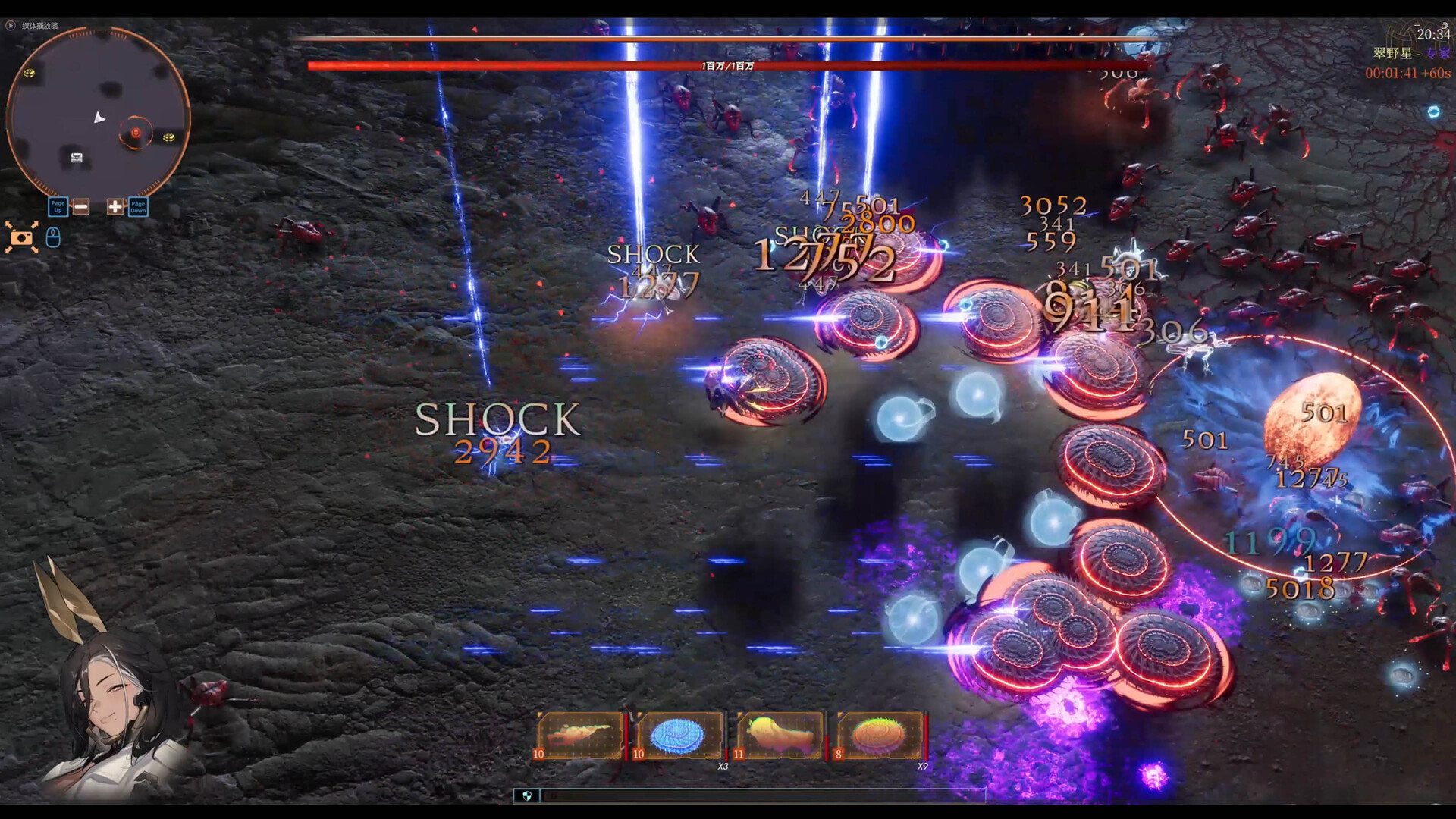Select the skull marker on the minimap

click(136, 134)
